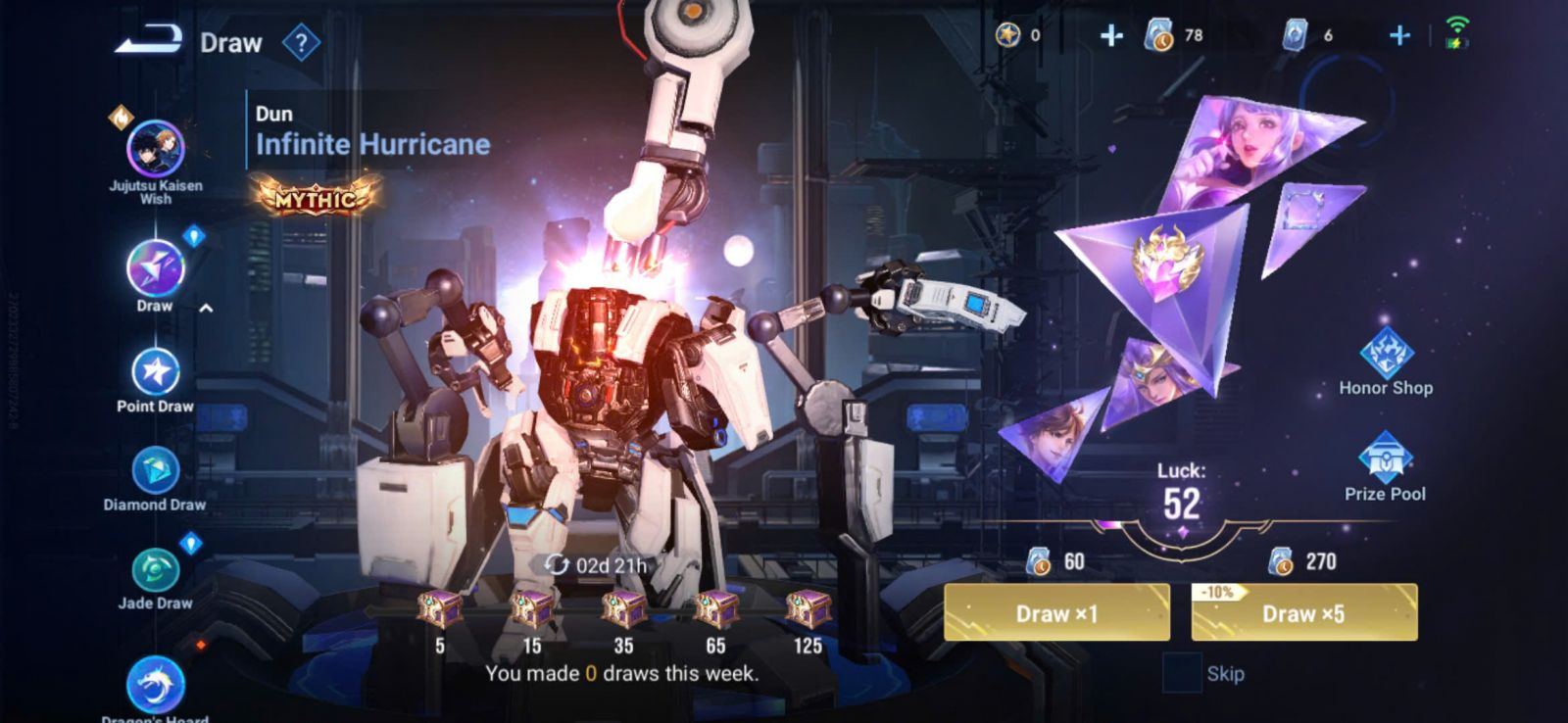Add more gold star currency
1568x723 pixels.
pos(1110,36)
